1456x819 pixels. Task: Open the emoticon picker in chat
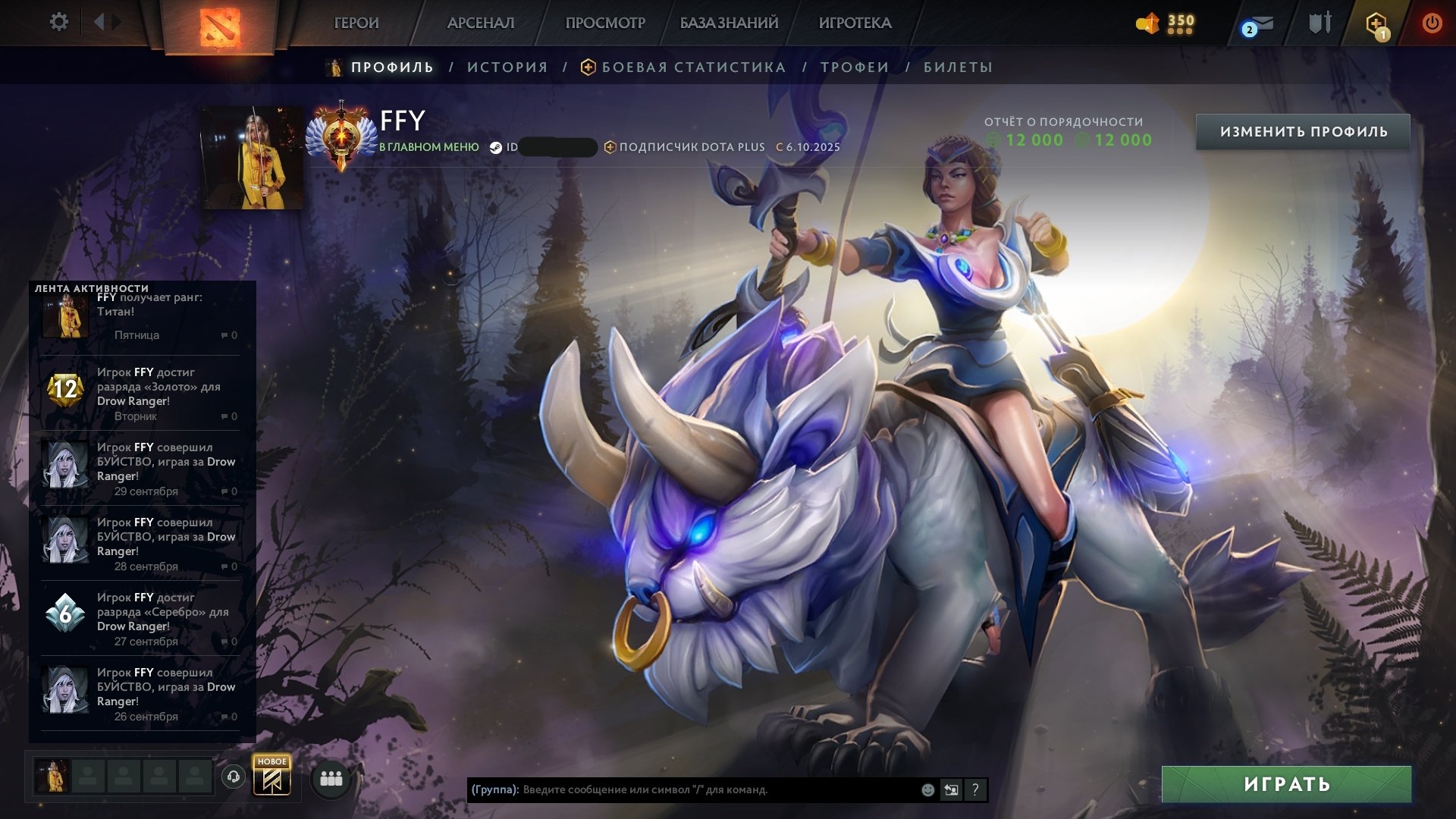click(x=927, y=790)
